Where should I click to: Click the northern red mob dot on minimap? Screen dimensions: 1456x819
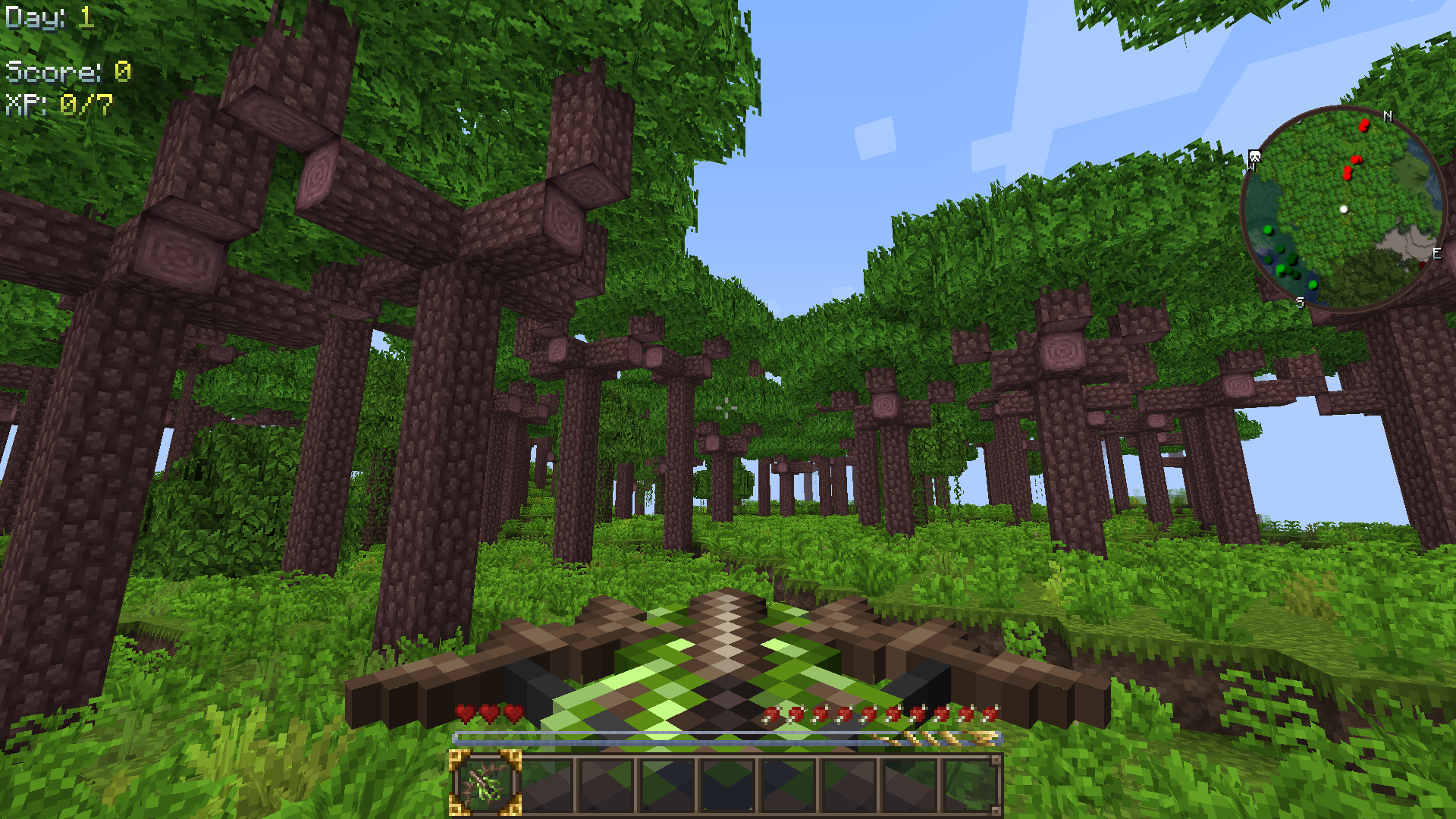pos(1363,125)
